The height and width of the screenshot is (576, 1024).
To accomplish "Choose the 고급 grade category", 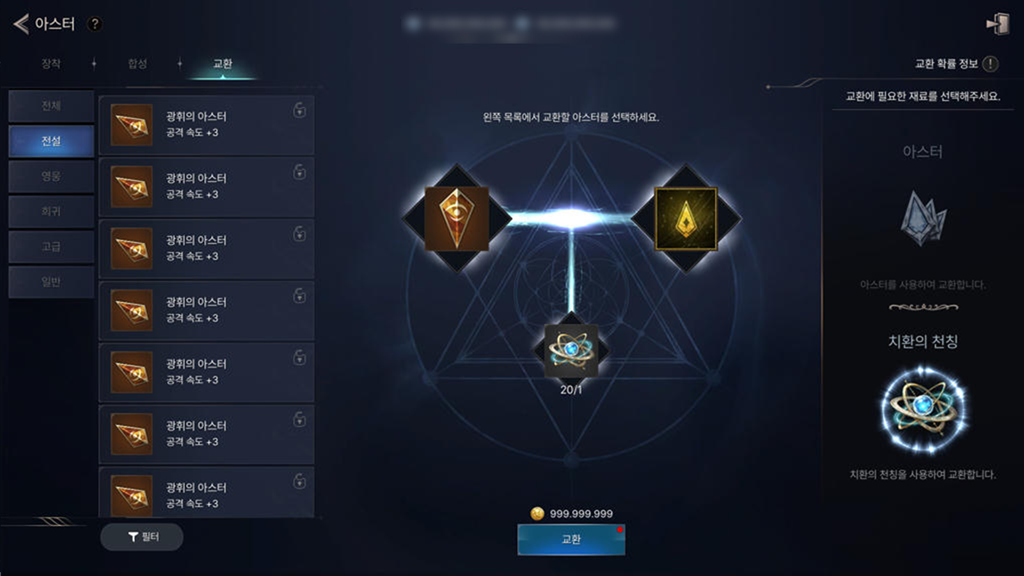I will (52, 246).
